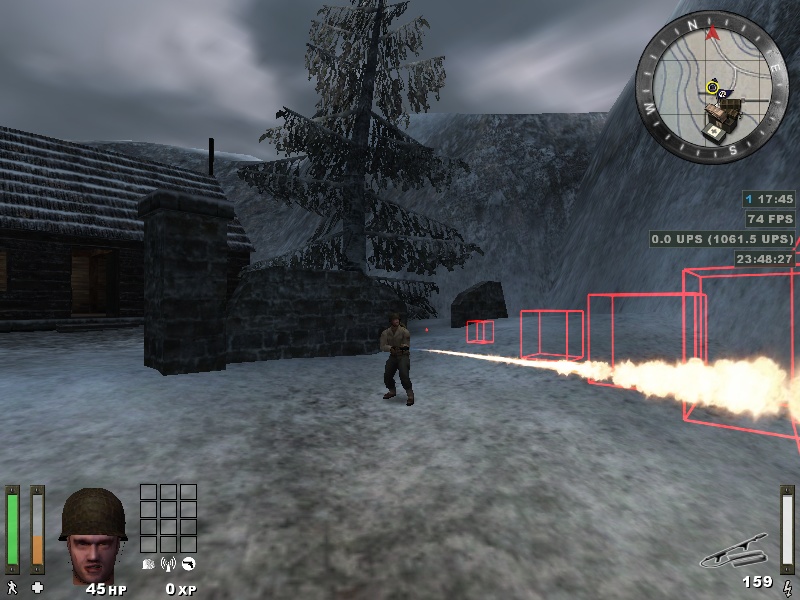
Task: Choose the pistol light weapons skill icon
Action: pyautogui.click(x=187, y=563)
